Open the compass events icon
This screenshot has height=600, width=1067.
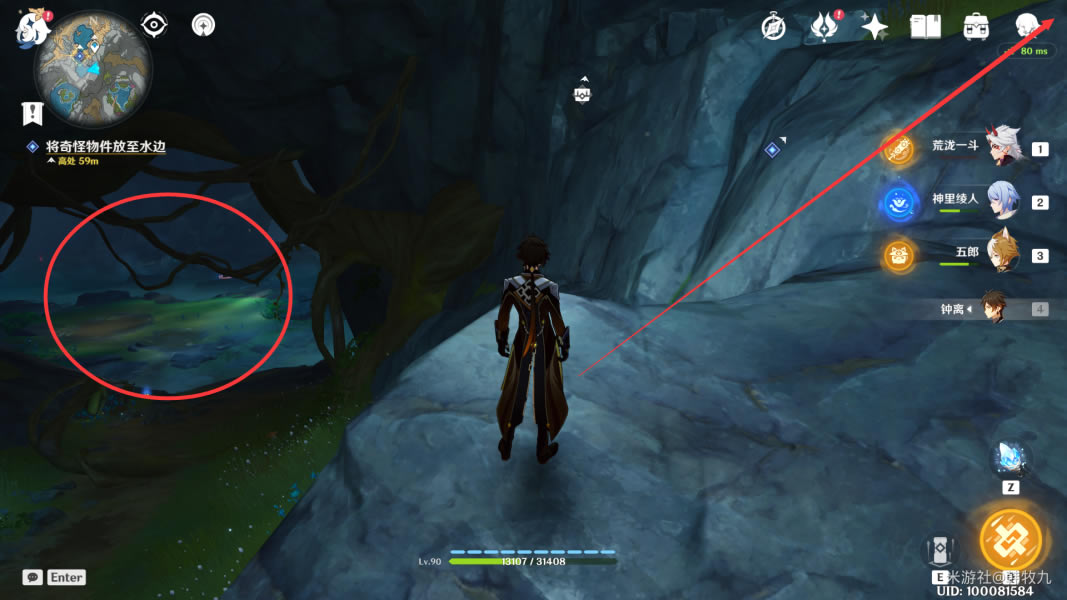tap(773, 27)
